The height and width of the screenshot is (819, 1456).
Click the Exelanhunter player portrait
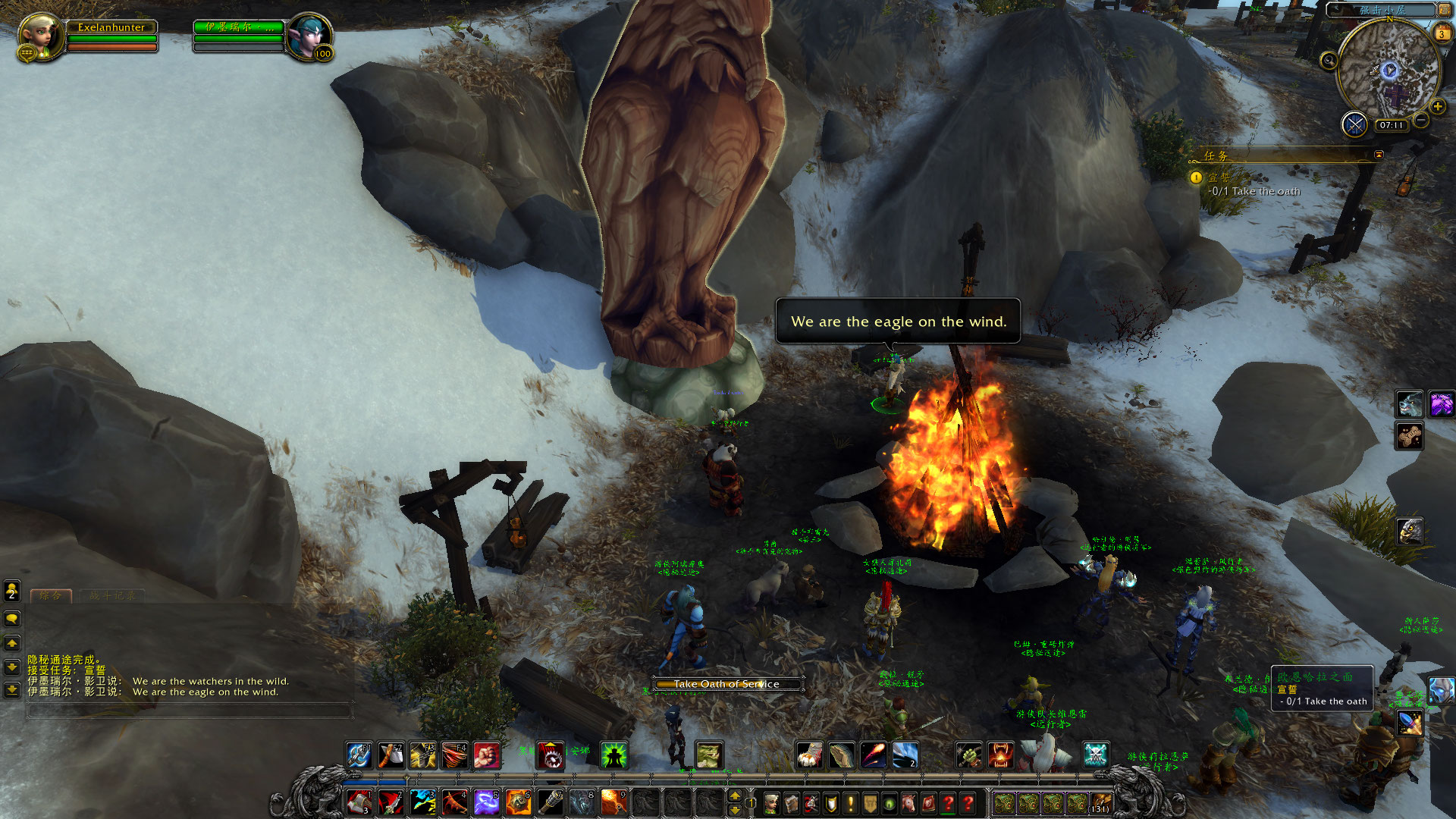[x=39, y=36]
